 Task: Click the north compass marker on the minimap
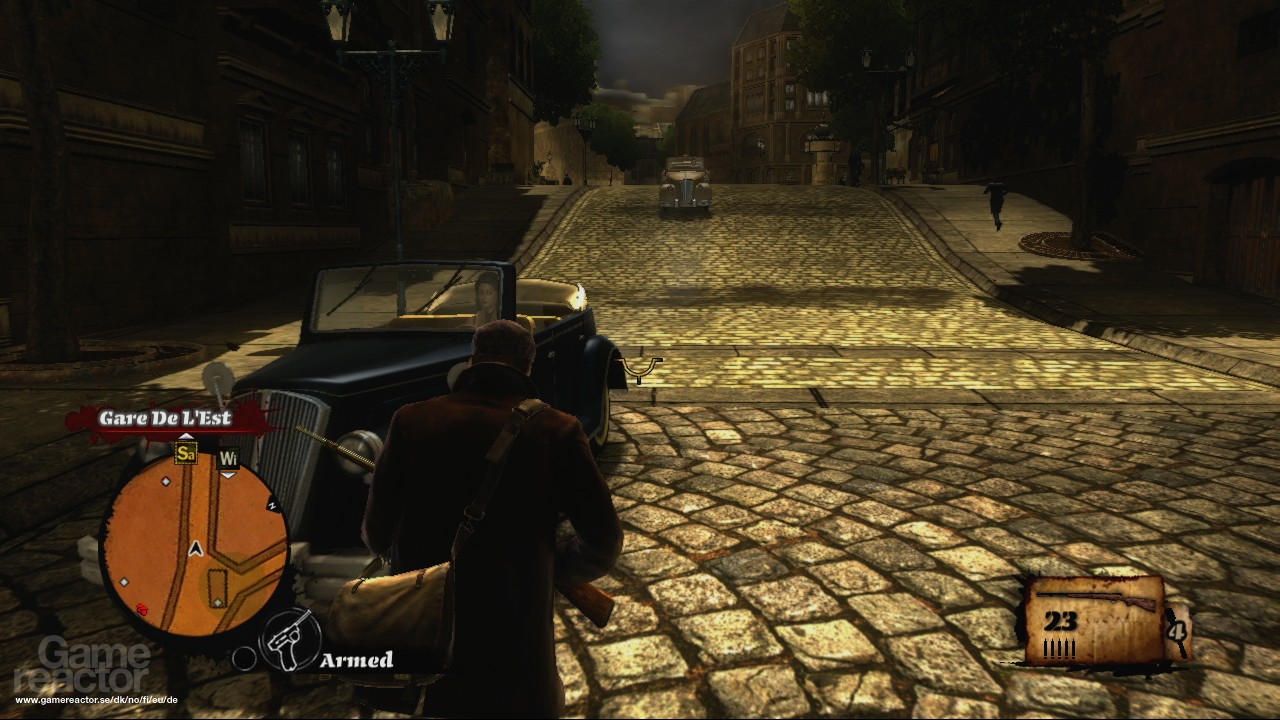pyautogui.click(x=272, y=504)
